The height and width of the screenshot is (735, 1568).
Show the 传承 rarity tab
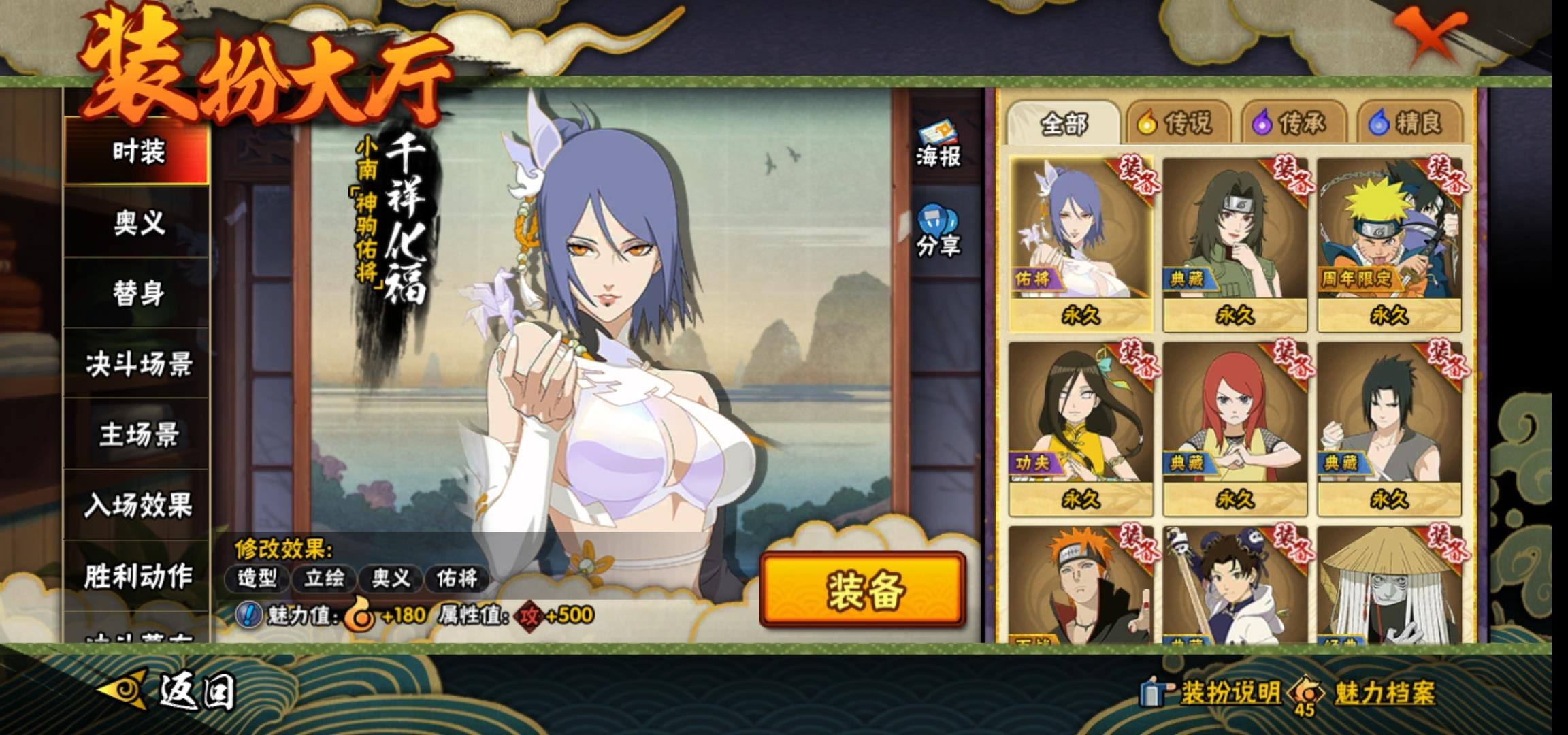pyautogui.click(x=1292, y=123)
